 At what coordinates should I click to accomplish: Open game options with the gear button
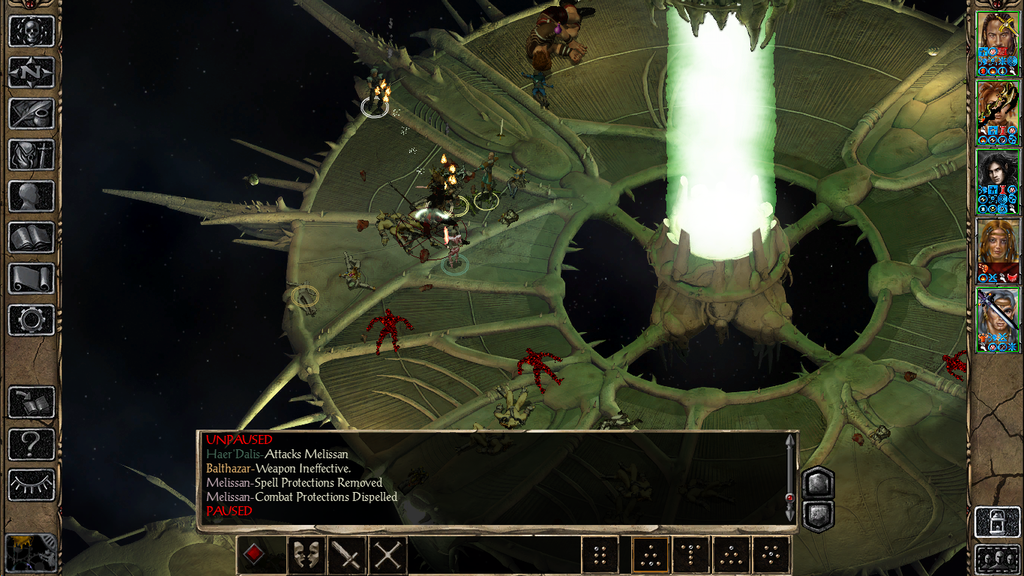coord(31,320)
